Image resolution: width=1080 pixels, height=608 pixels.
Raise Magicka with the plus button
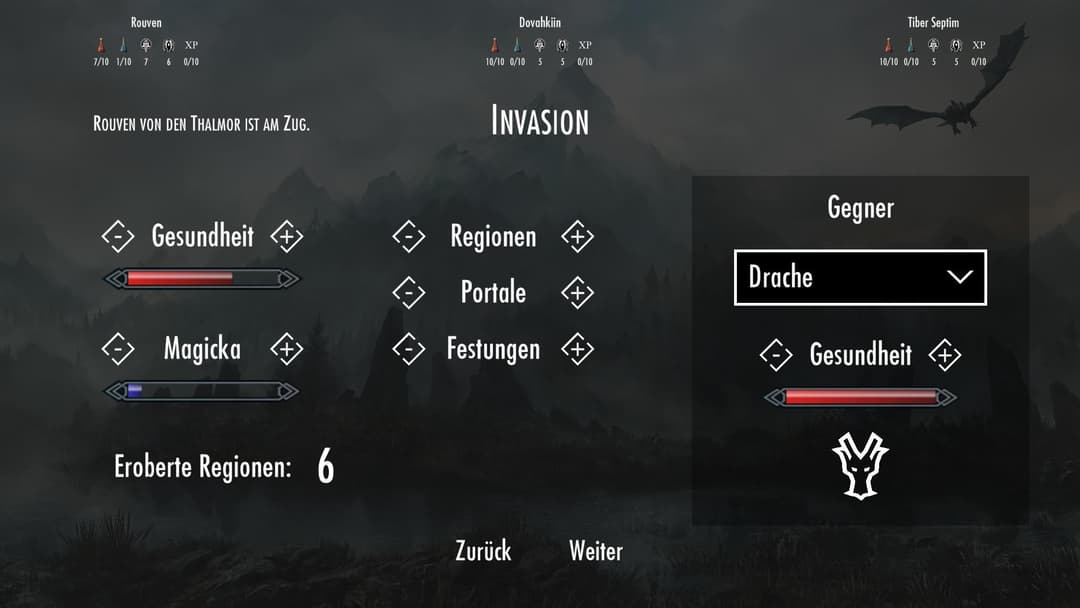(287, 350)
